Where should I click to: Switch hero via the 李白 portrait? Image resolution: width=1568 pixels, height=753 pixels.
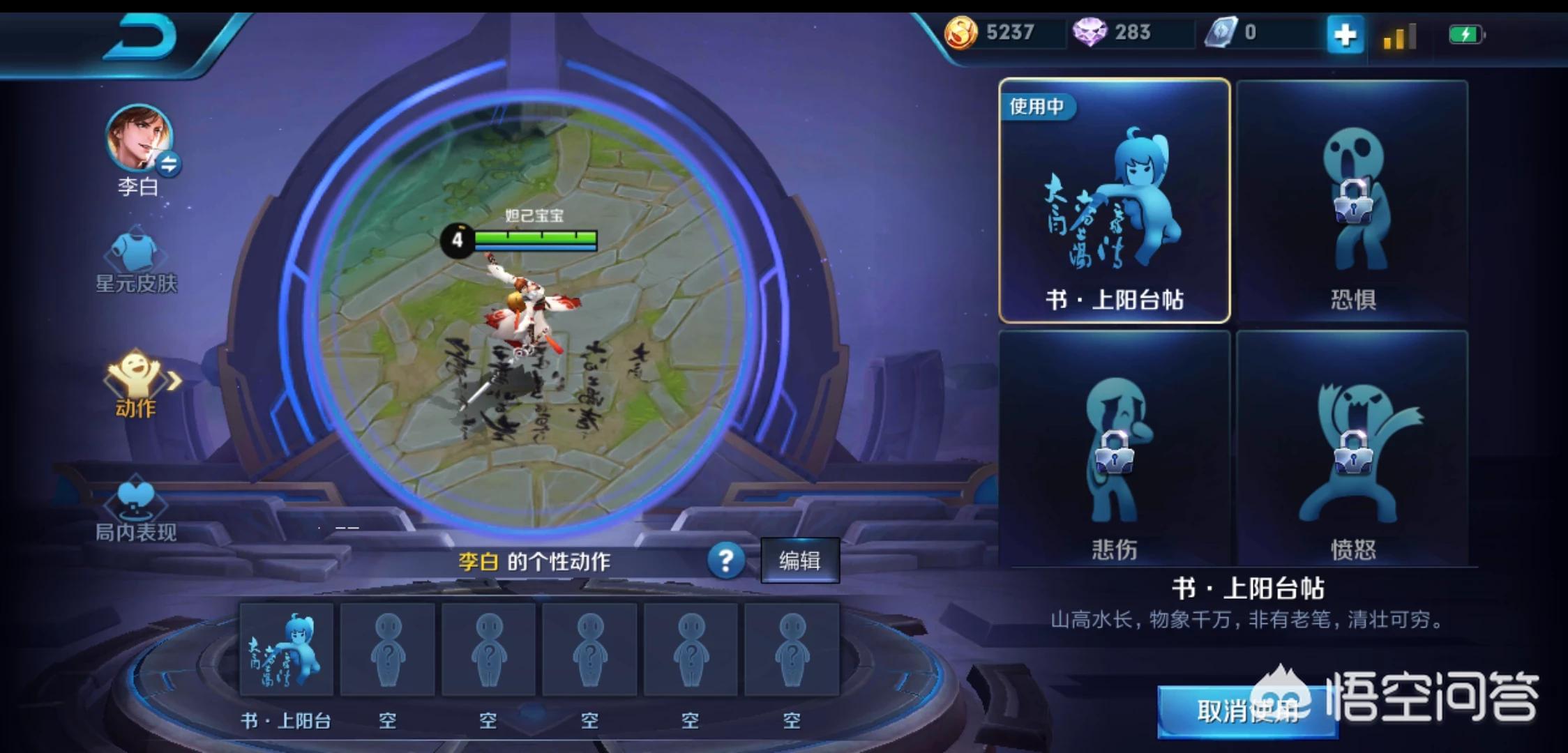(x=139, y=138)
